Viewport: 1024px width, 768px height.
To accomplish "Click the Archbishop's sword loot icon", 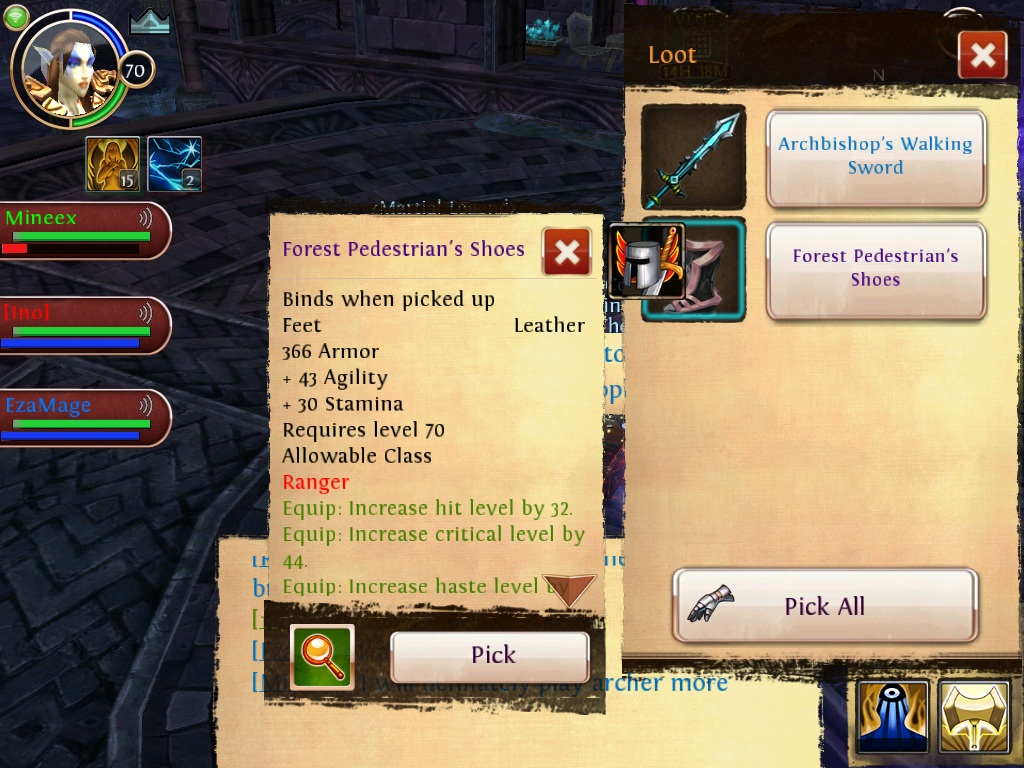I will [693, 157].
